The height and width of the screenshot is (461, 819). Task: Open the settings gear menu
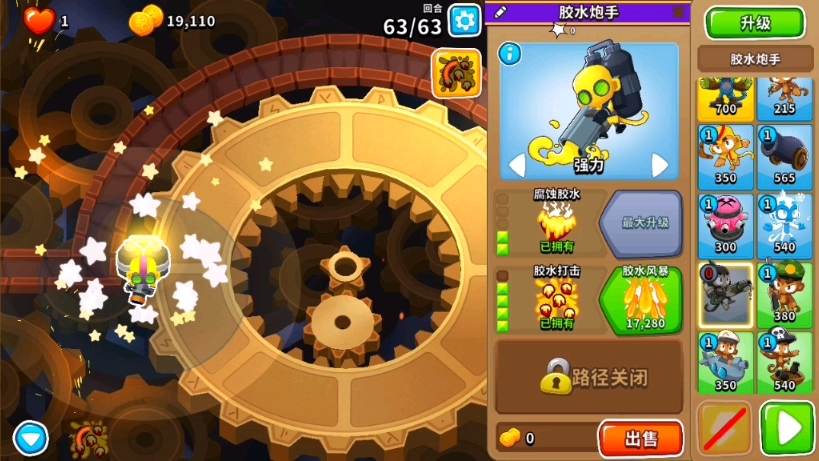pos(464,20)
